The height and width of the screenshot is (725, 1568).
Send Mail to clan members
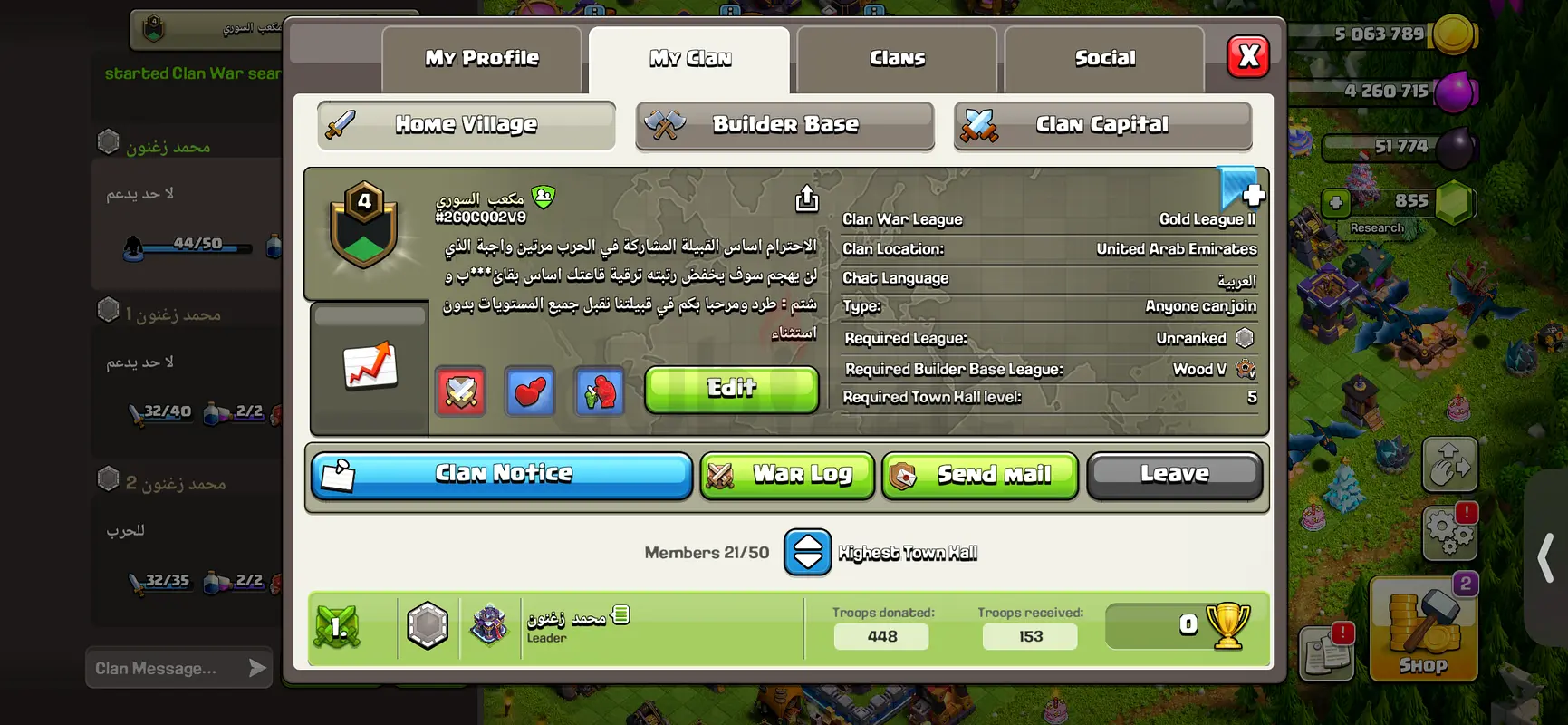pos(979,475)
